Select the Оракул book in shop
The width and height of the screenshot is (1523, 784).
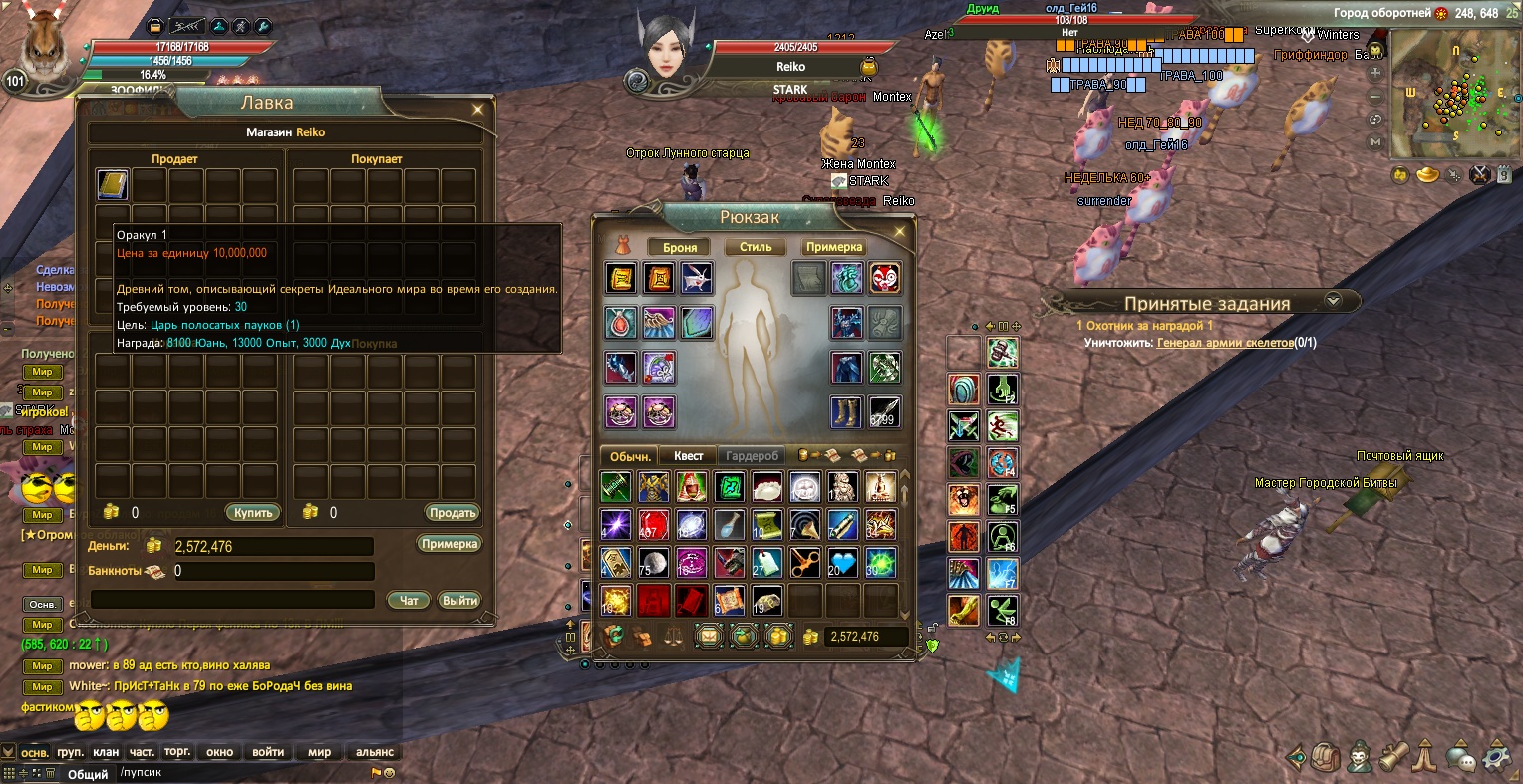(113, 185)
